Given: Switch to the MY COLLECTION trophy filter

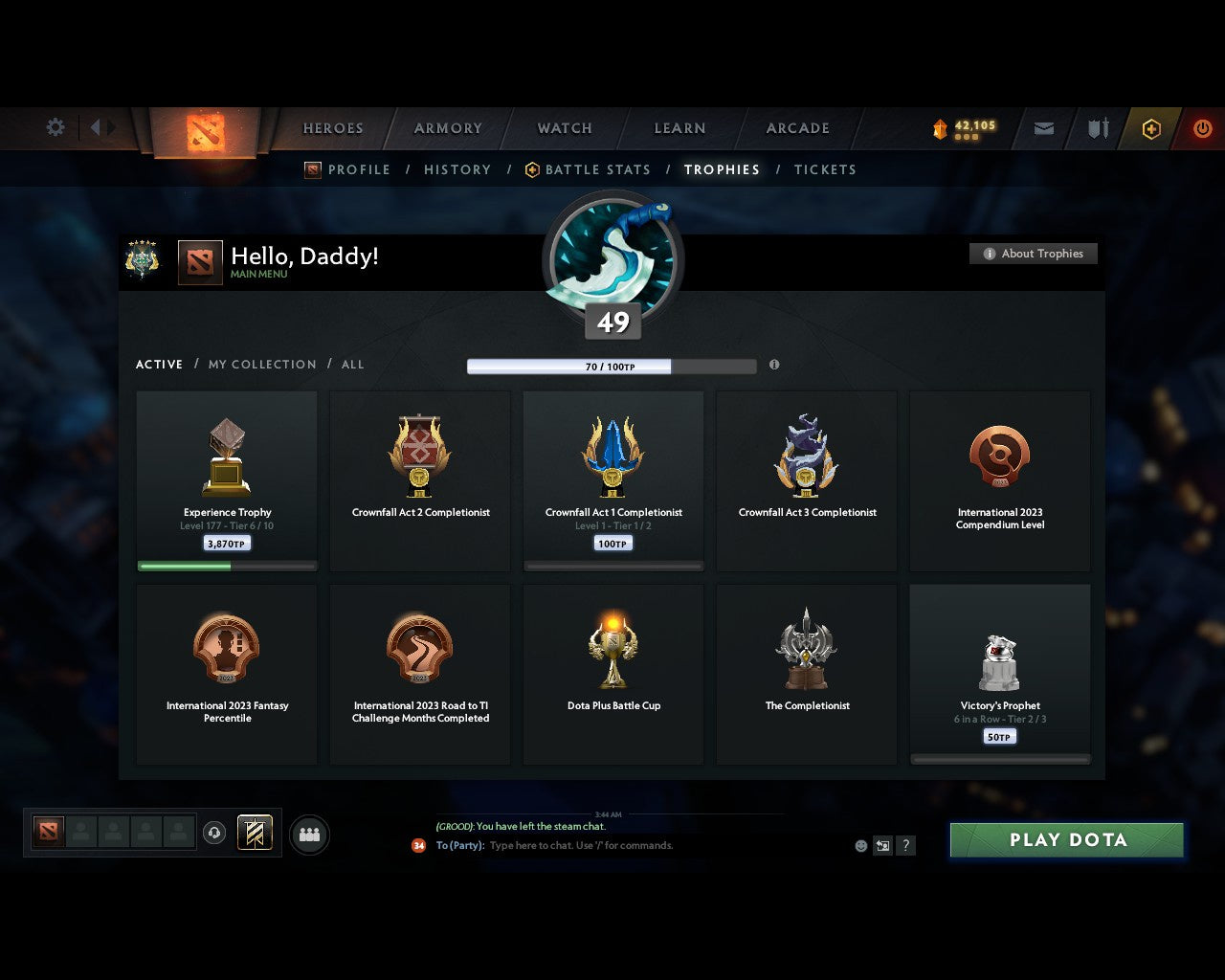Looking at the screenshot, I should click(261, 365).
